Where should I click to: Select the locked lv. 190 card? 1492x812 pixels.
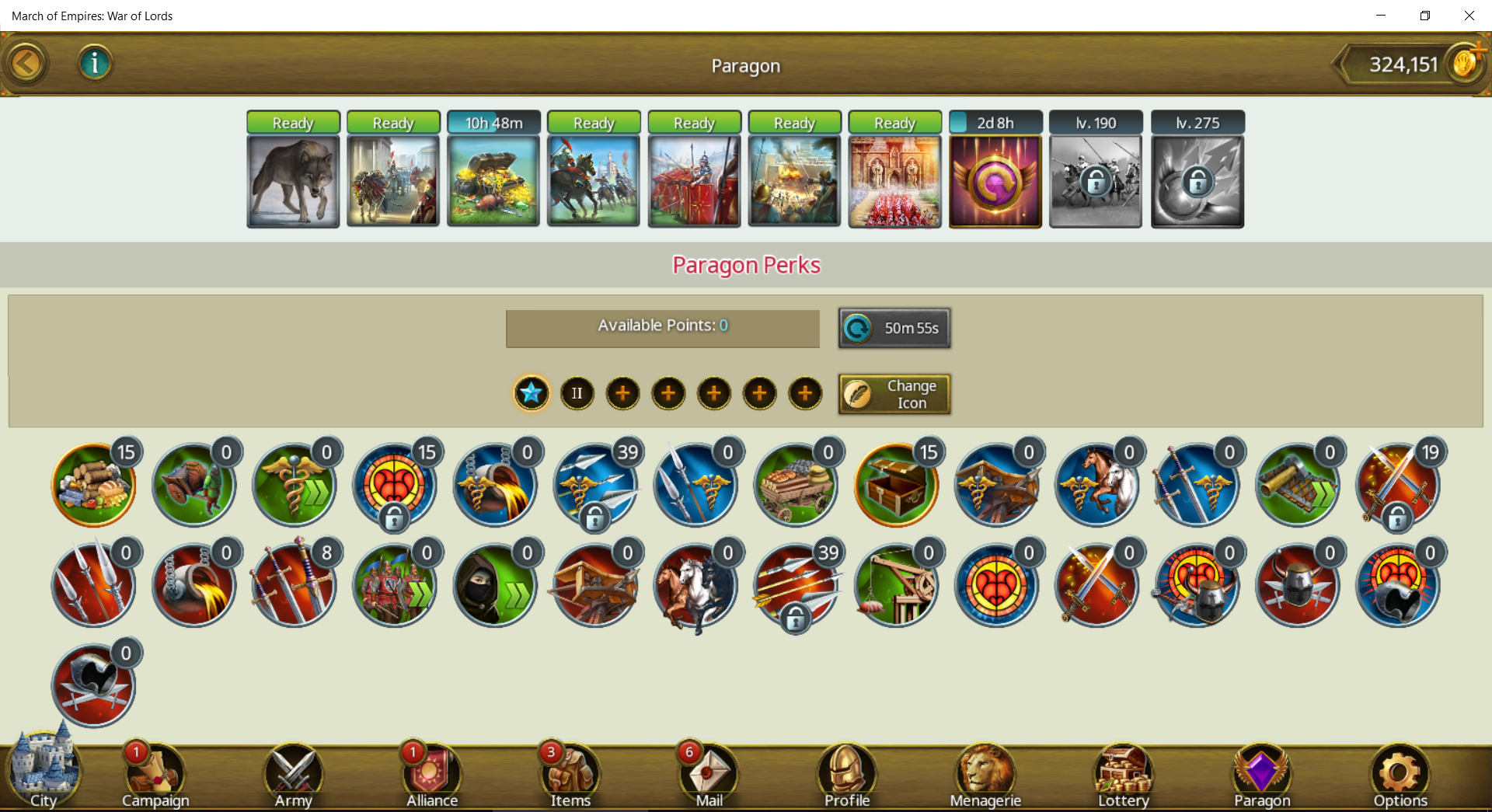[x=1096, y=180]
